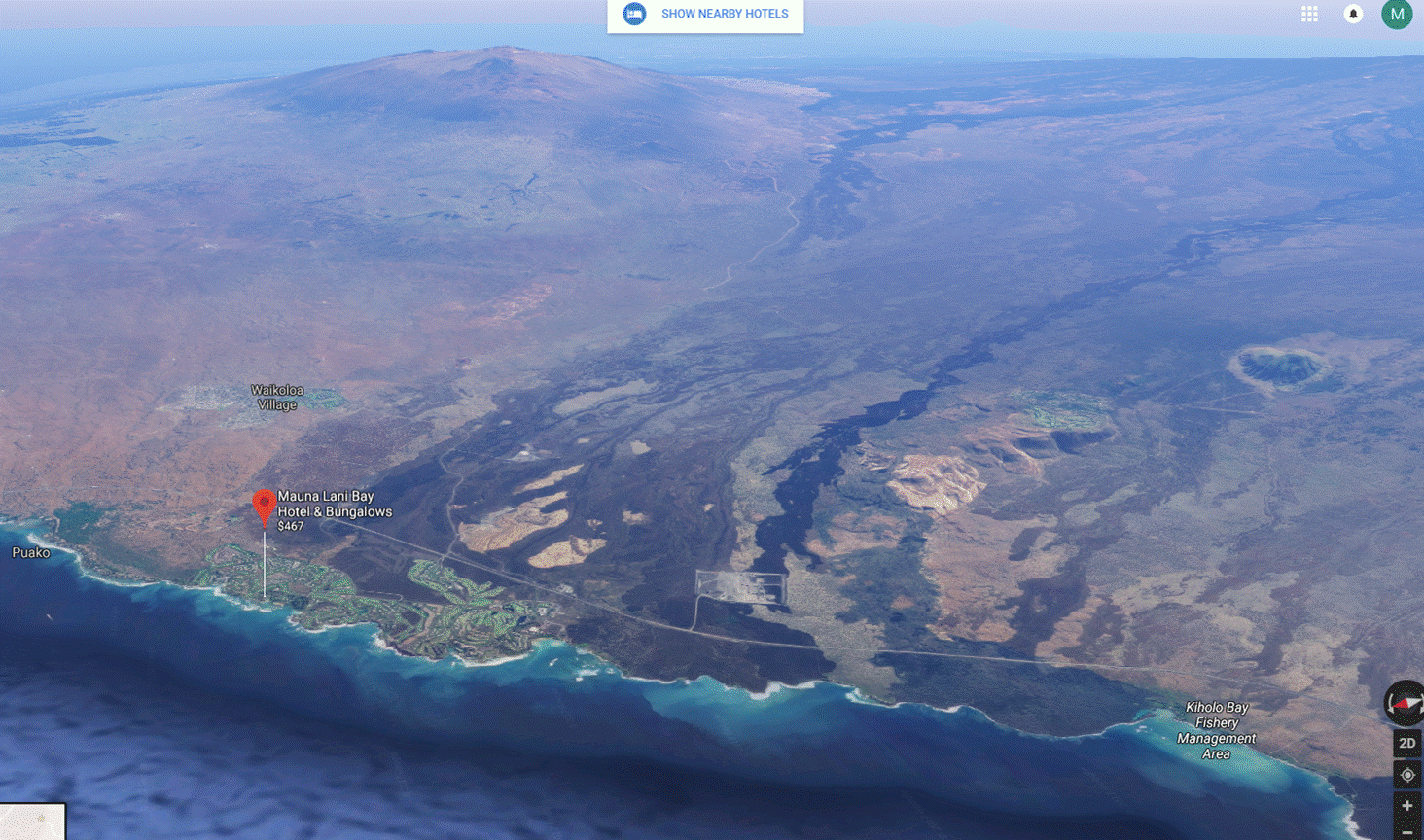Viewport: 1424px width, 840px height.
Task: Click the account profile circle to switch accounts
Action: tap(1397, 14)
